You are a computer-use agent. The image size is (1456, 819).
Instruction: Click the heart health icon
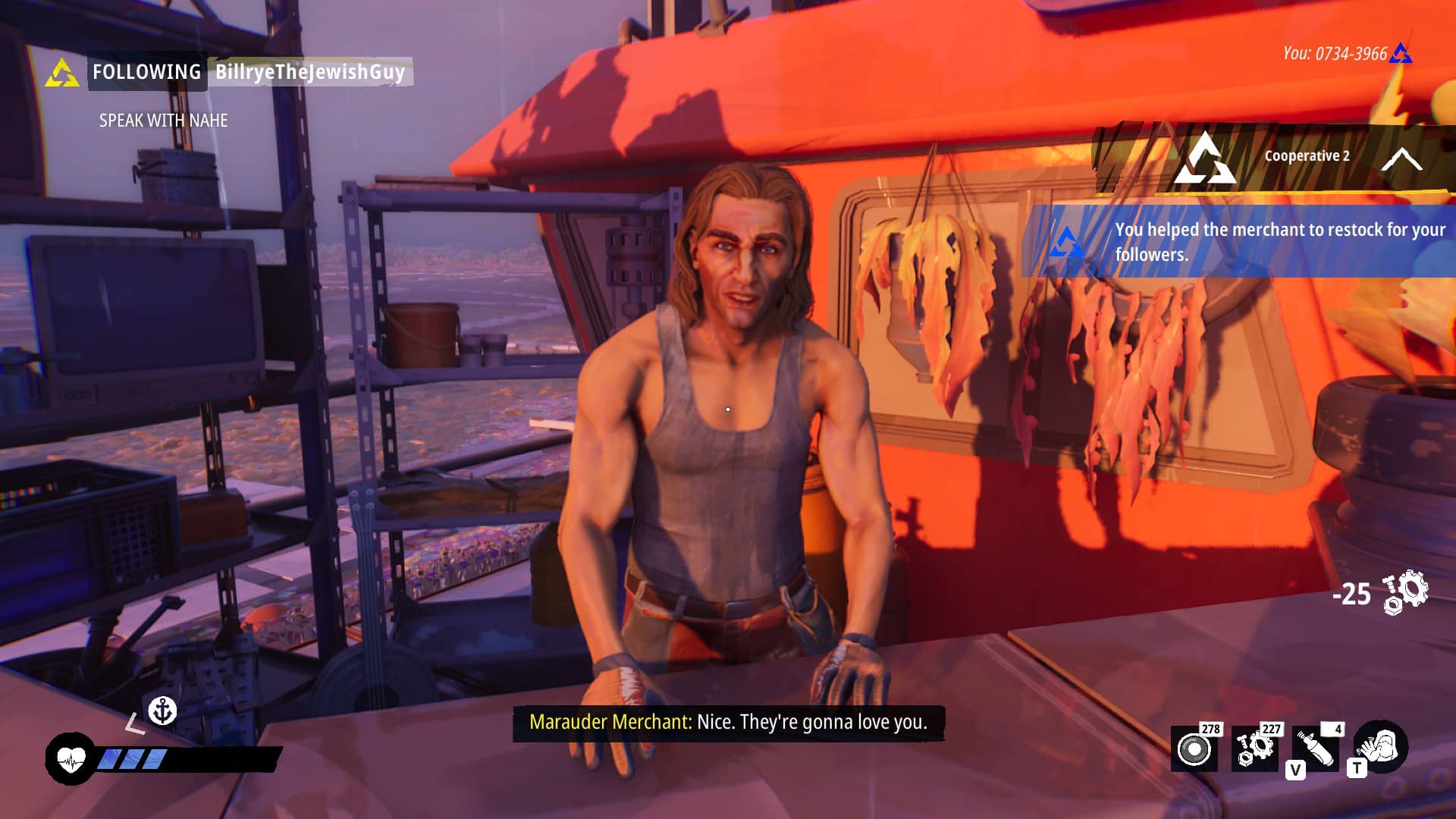click(71, 758)
